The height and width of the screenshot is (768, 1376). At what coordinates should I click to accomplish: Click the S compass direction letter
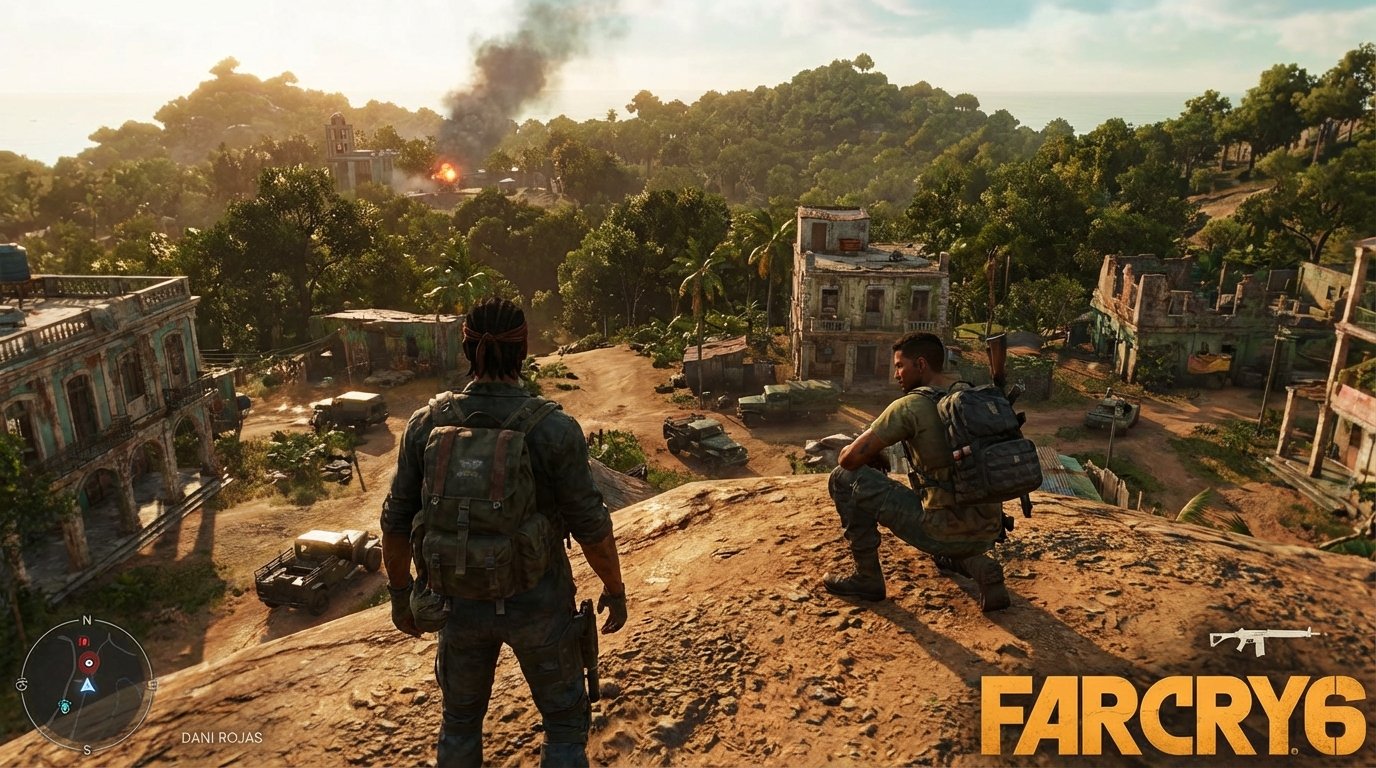click(x=86, y=749)
